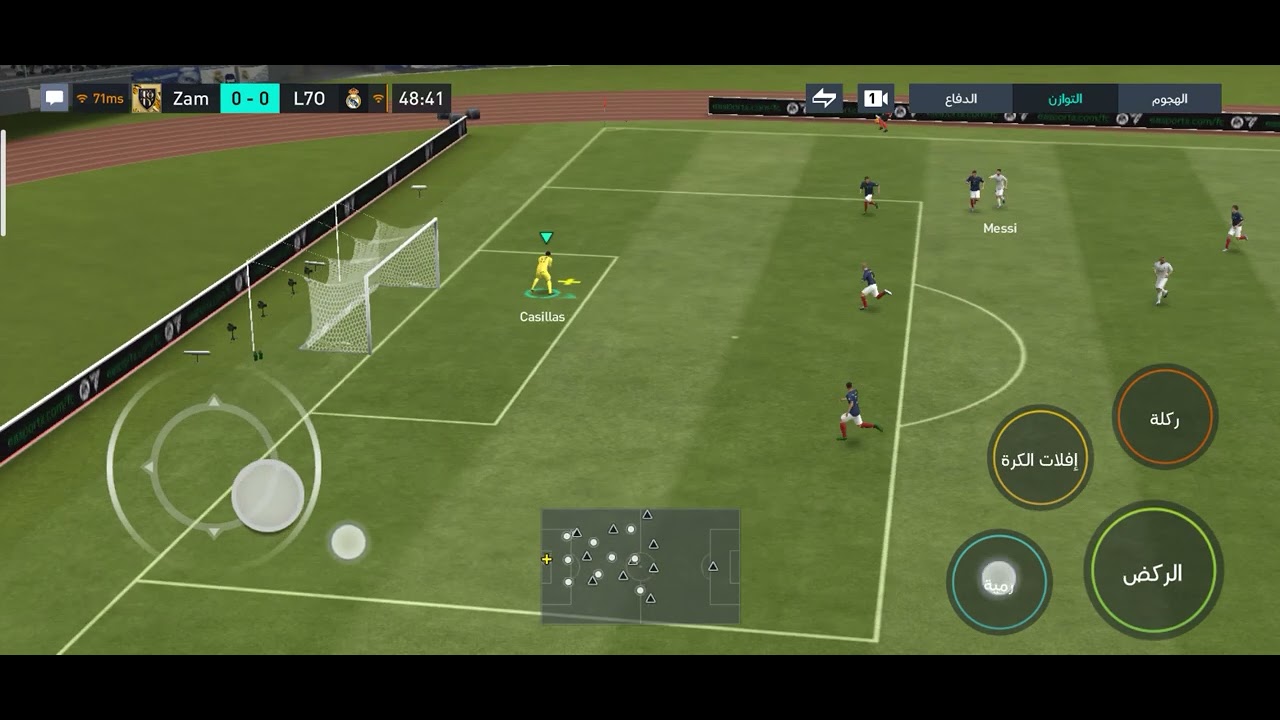
Task: Tap the small round button beside the joystick
Action: (x=348, y=542)
